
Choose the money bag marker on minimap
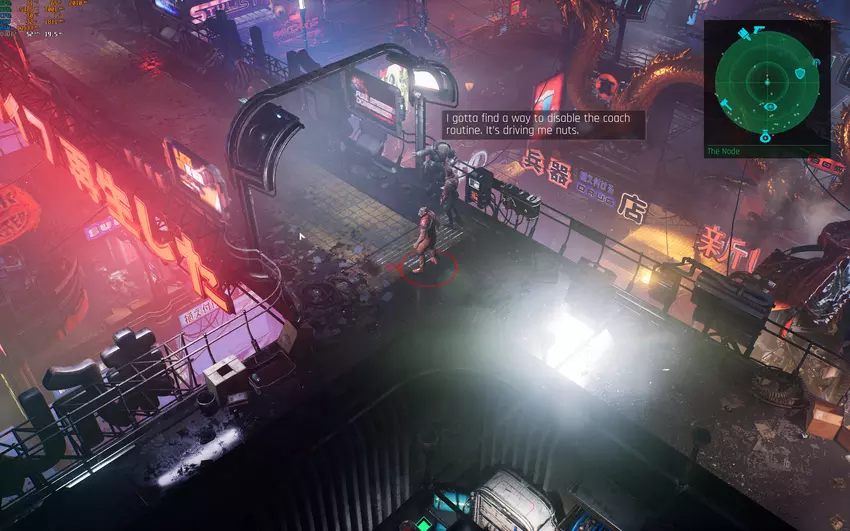tap(765, 136)
